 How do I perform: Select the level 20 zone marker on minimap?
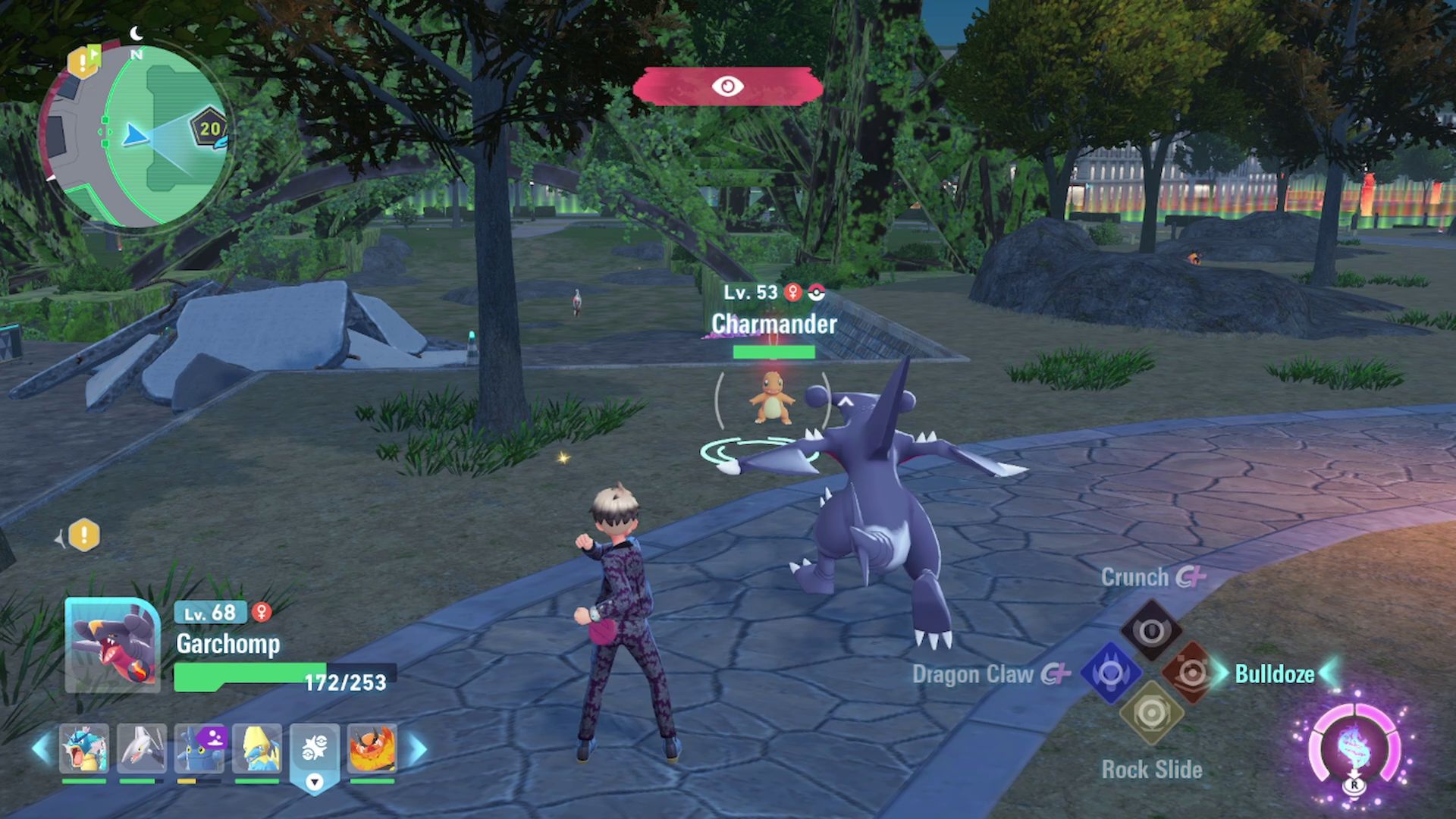coord(209,128)
